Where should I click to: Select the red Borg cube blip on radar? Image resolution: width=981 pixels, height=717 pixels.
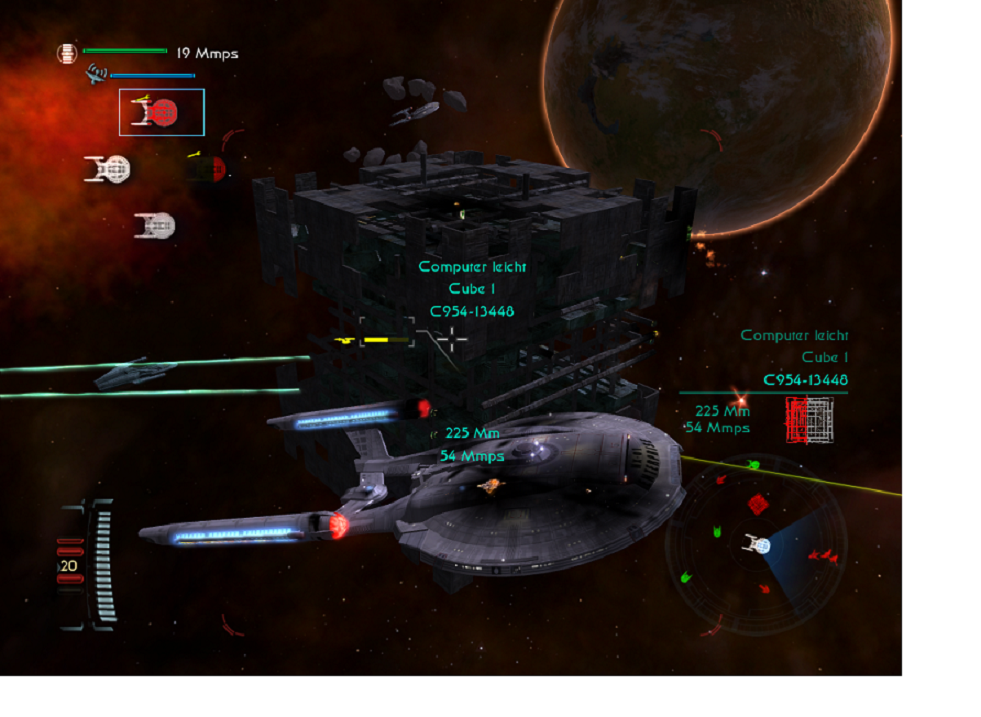click(x=759, y=503)
